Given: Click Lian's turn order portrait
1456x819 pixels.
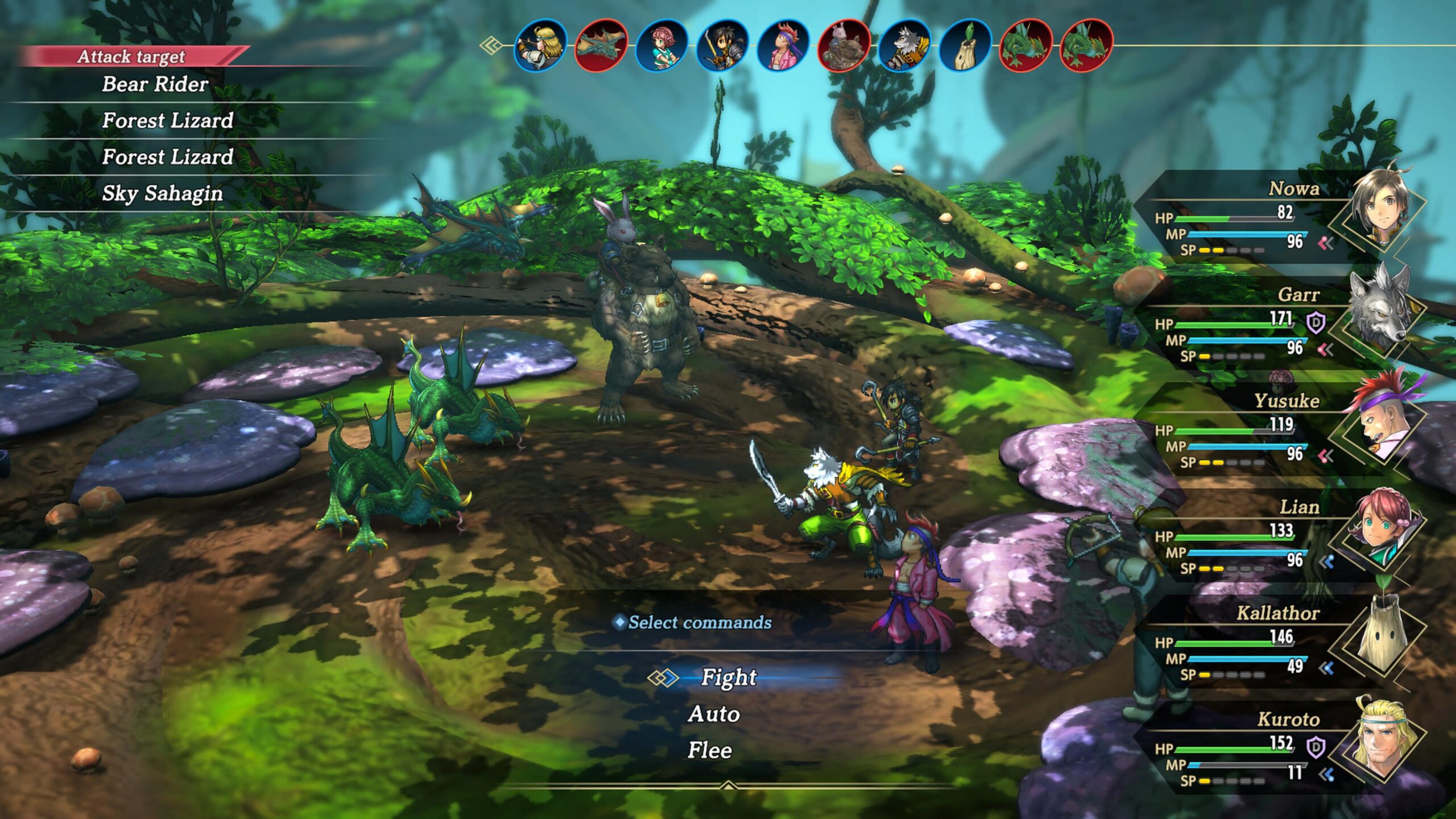Looking at the screenshot, I should [x=661, y=45].
